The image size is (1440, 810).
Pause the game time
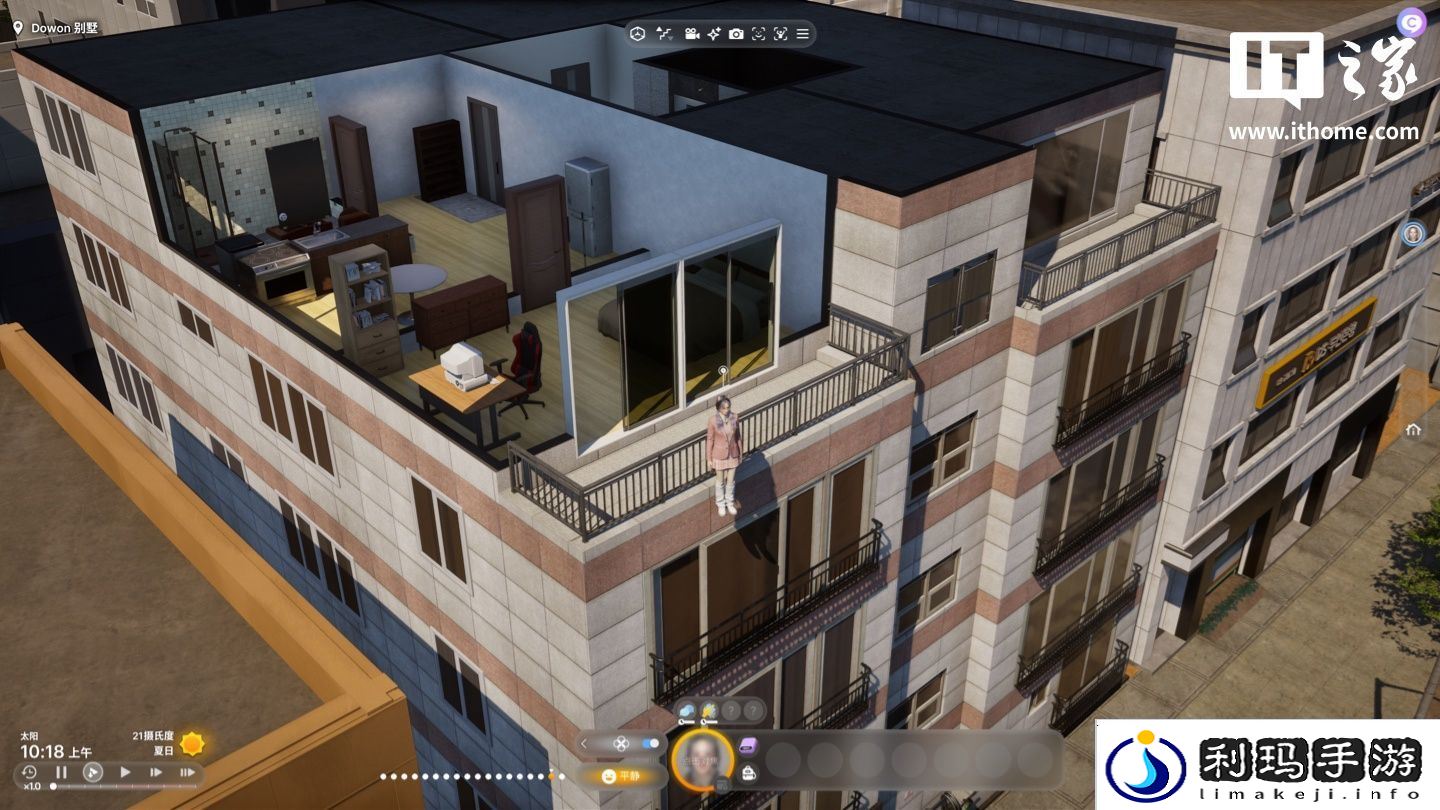[x=61, y=772]
